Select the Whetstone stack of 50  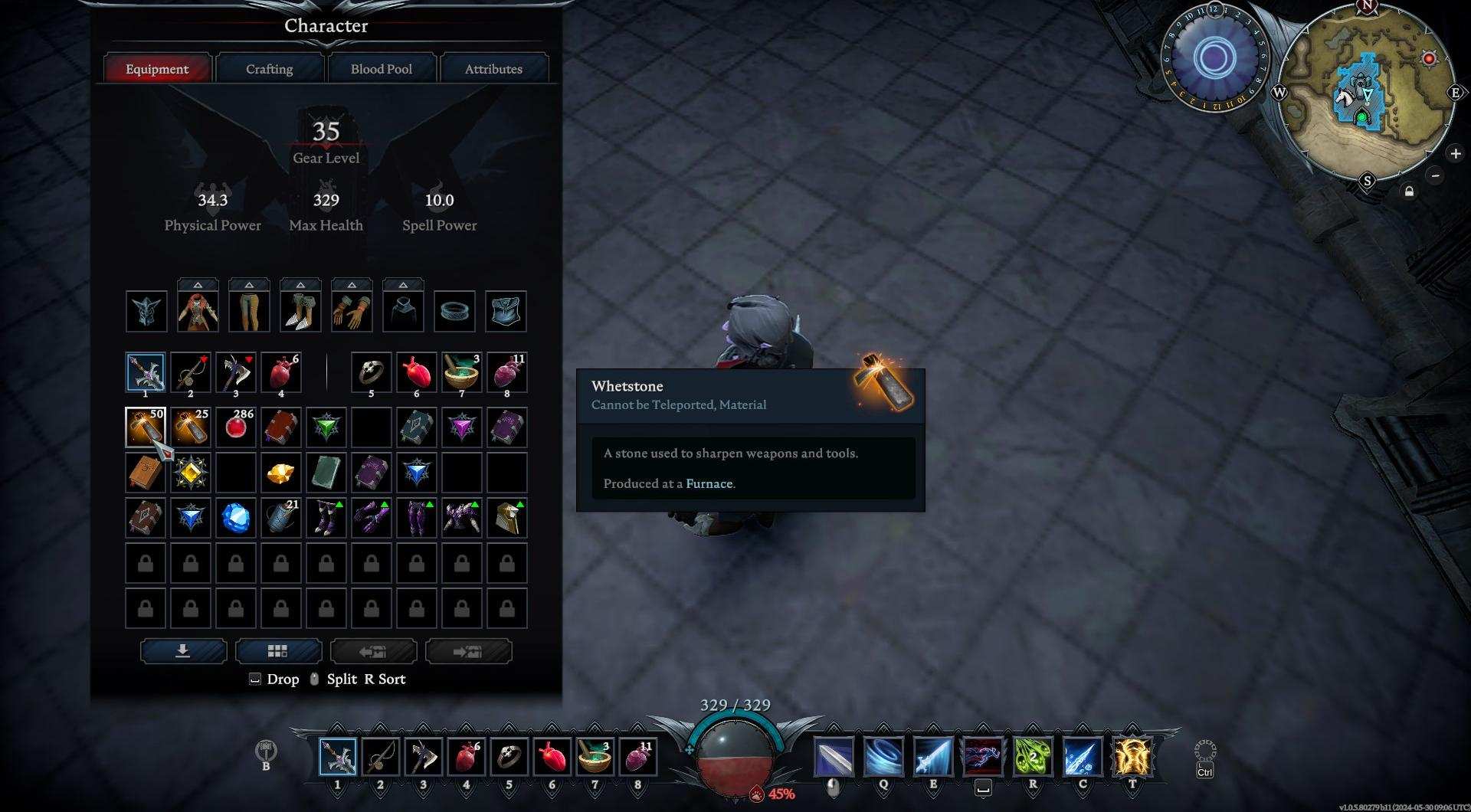(145, 427)
